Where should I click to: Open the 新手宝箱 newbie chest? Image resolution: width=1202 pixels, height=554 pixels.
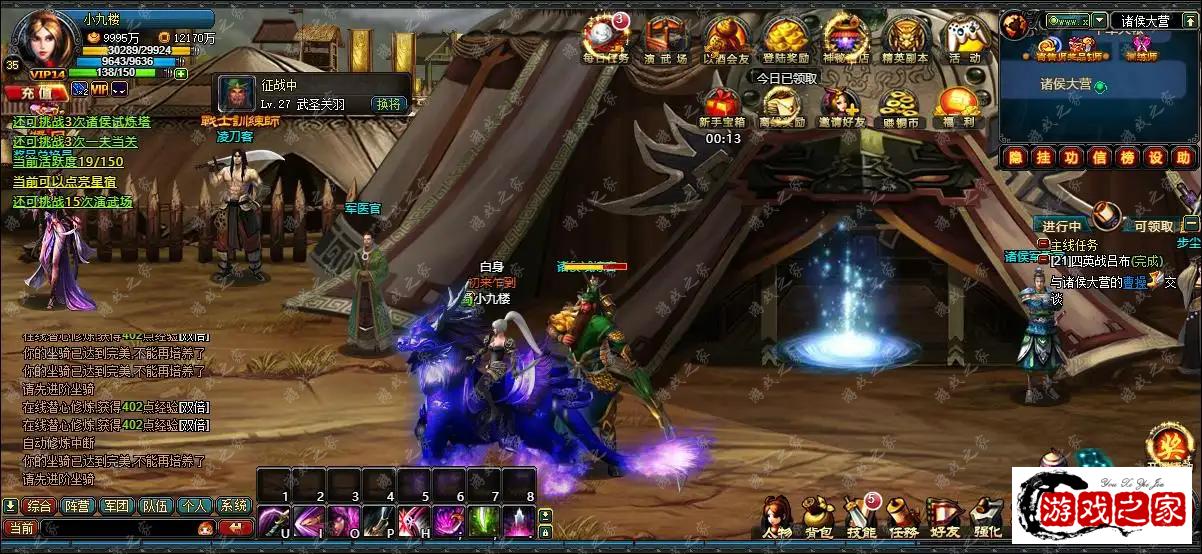(x=723, y=106)
